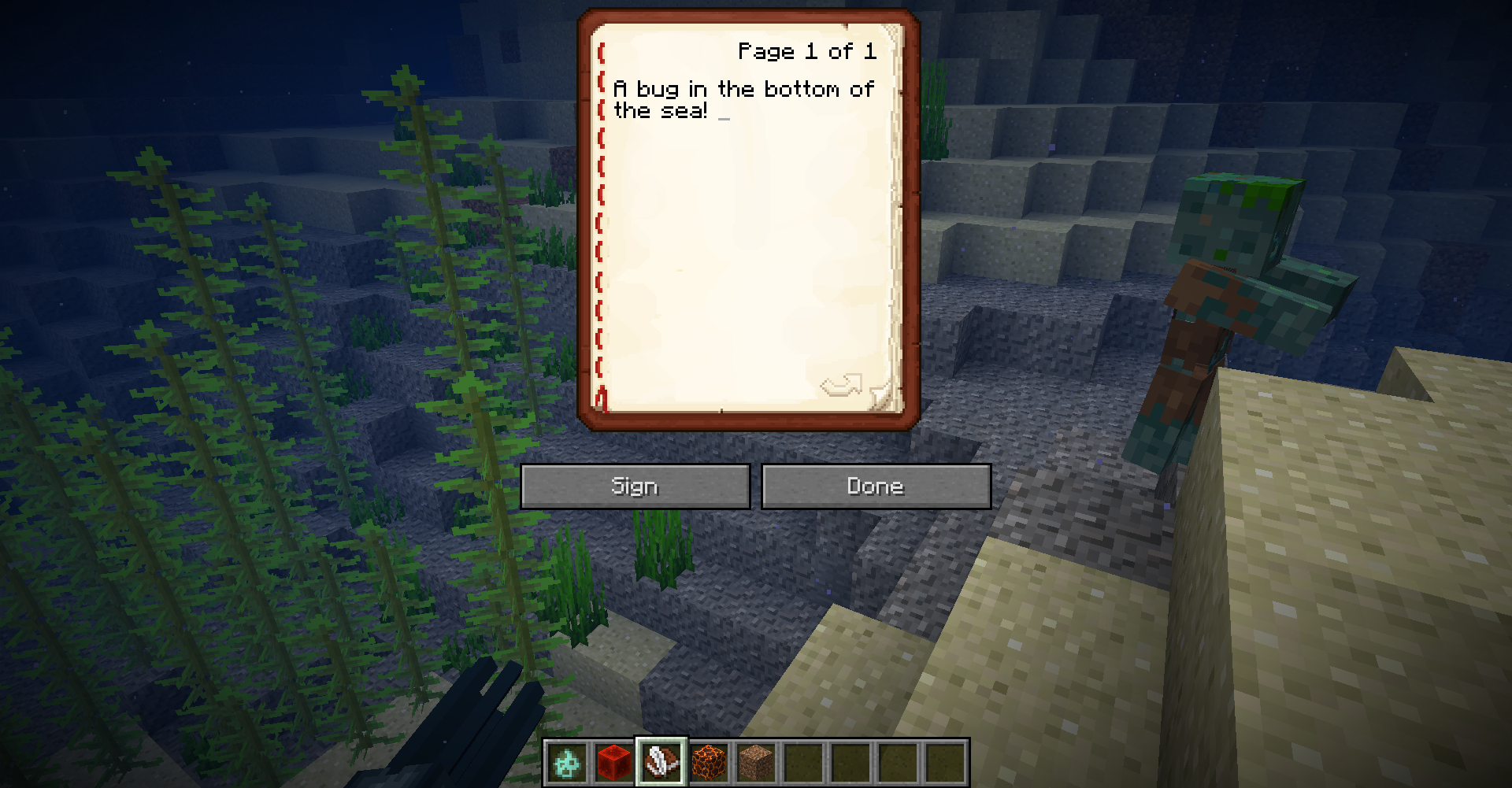
Task: Select the brown dirt block hotbar slot
Action: coord(756,762)
